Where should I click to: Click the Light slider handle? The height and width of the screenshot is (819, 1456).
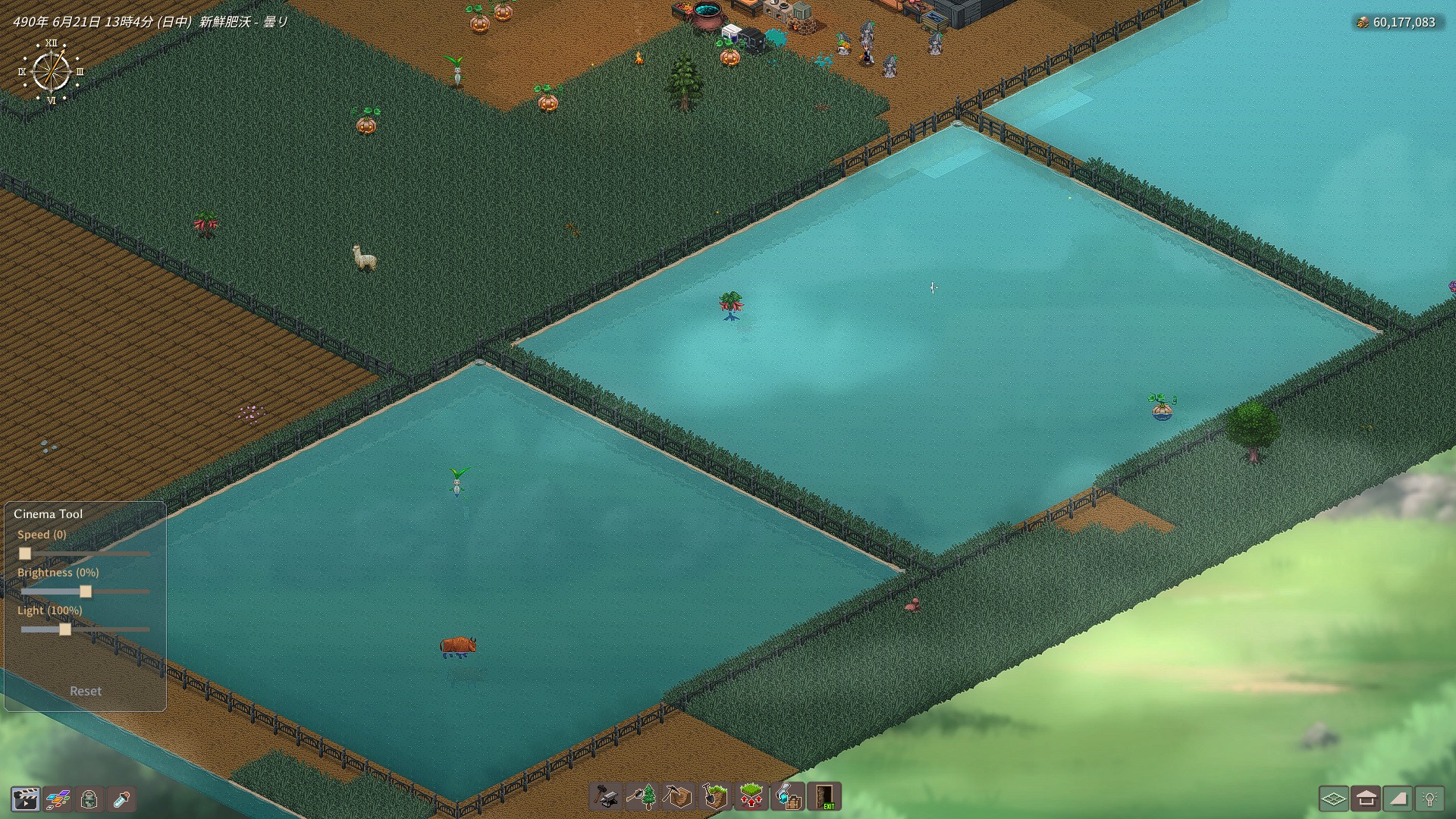click(x=65, y=629)
